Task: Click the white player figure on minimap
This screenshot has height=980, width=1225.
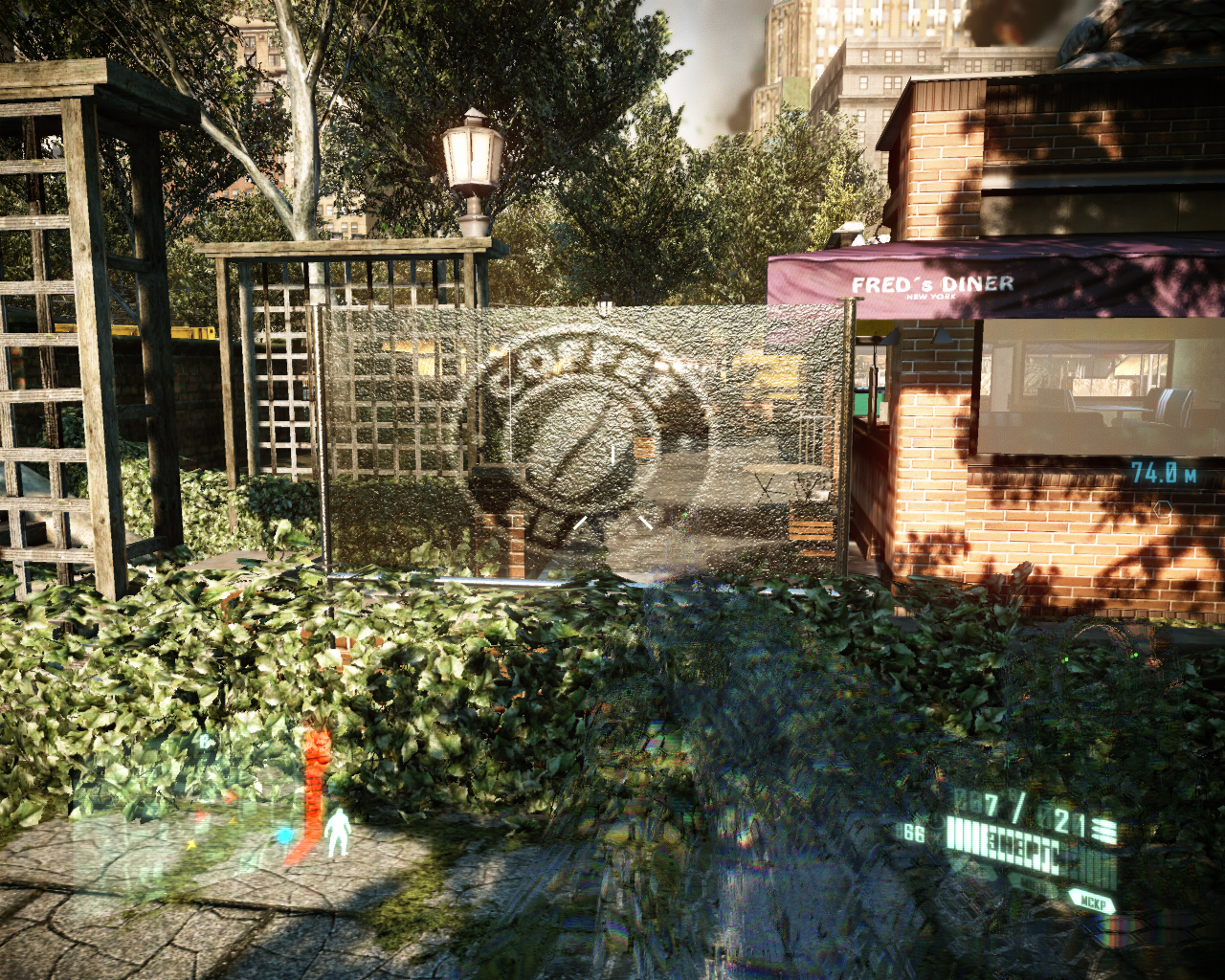Action: point(337,833)
